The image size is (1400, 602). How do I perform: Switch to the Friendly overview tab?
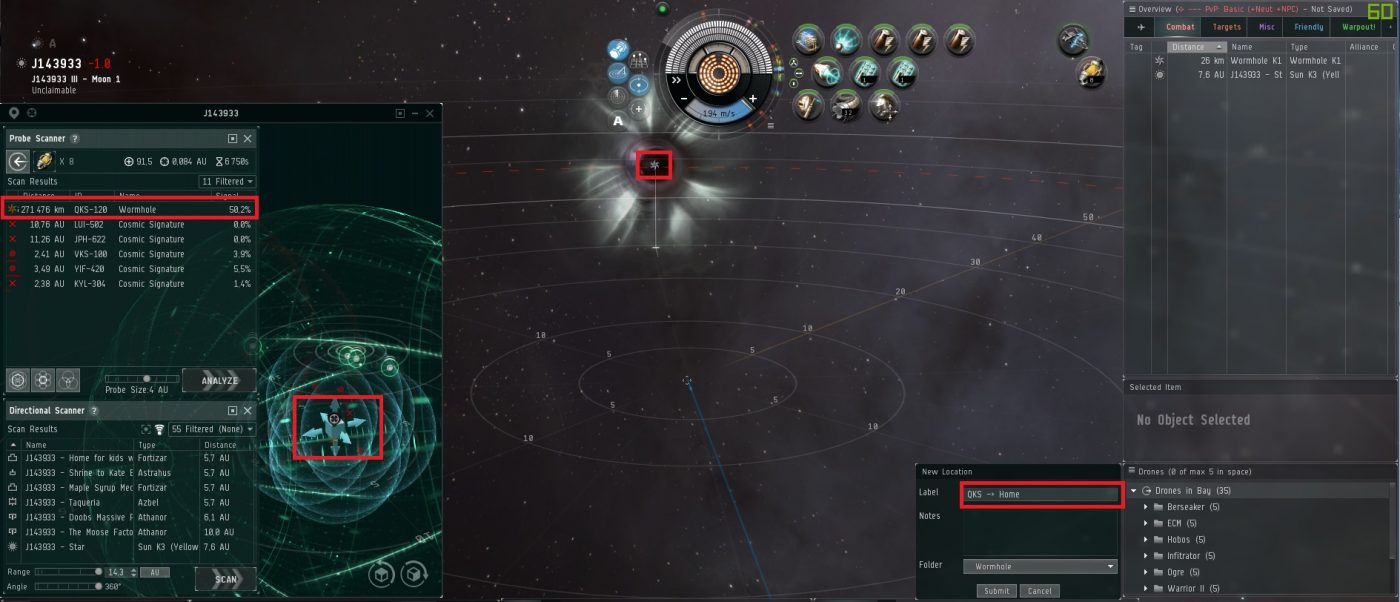(x=1308, y=27)
